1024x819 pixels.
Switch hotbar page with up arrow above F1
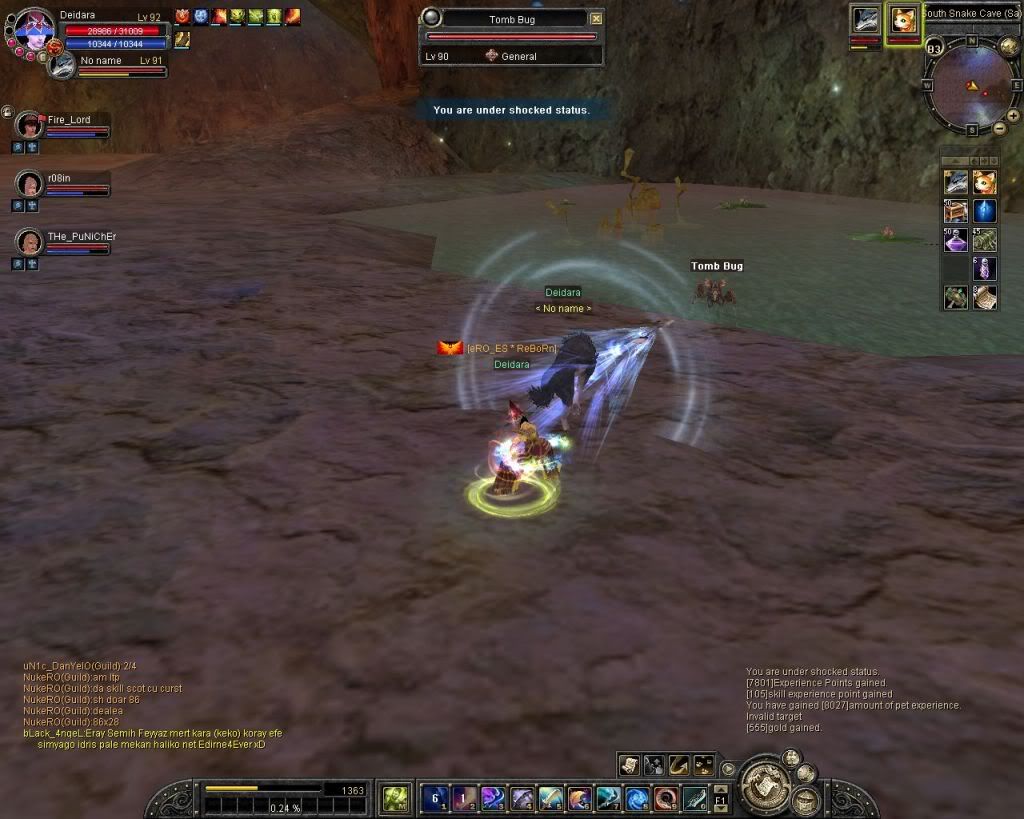coord(720,788)
